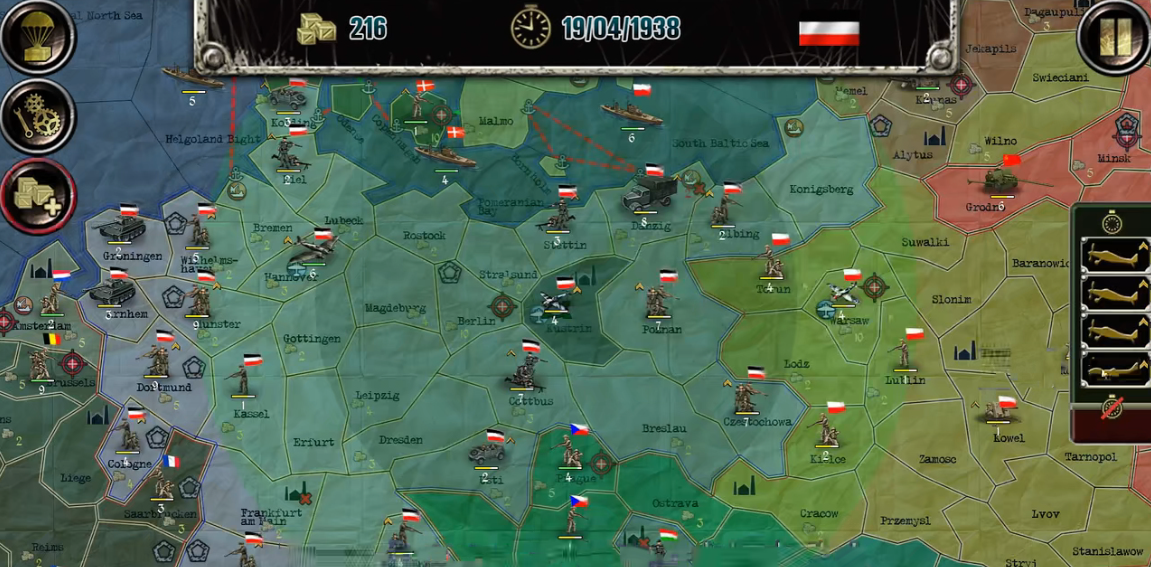Select the Polish infantry unit at Kowel

coord(1001,412)
